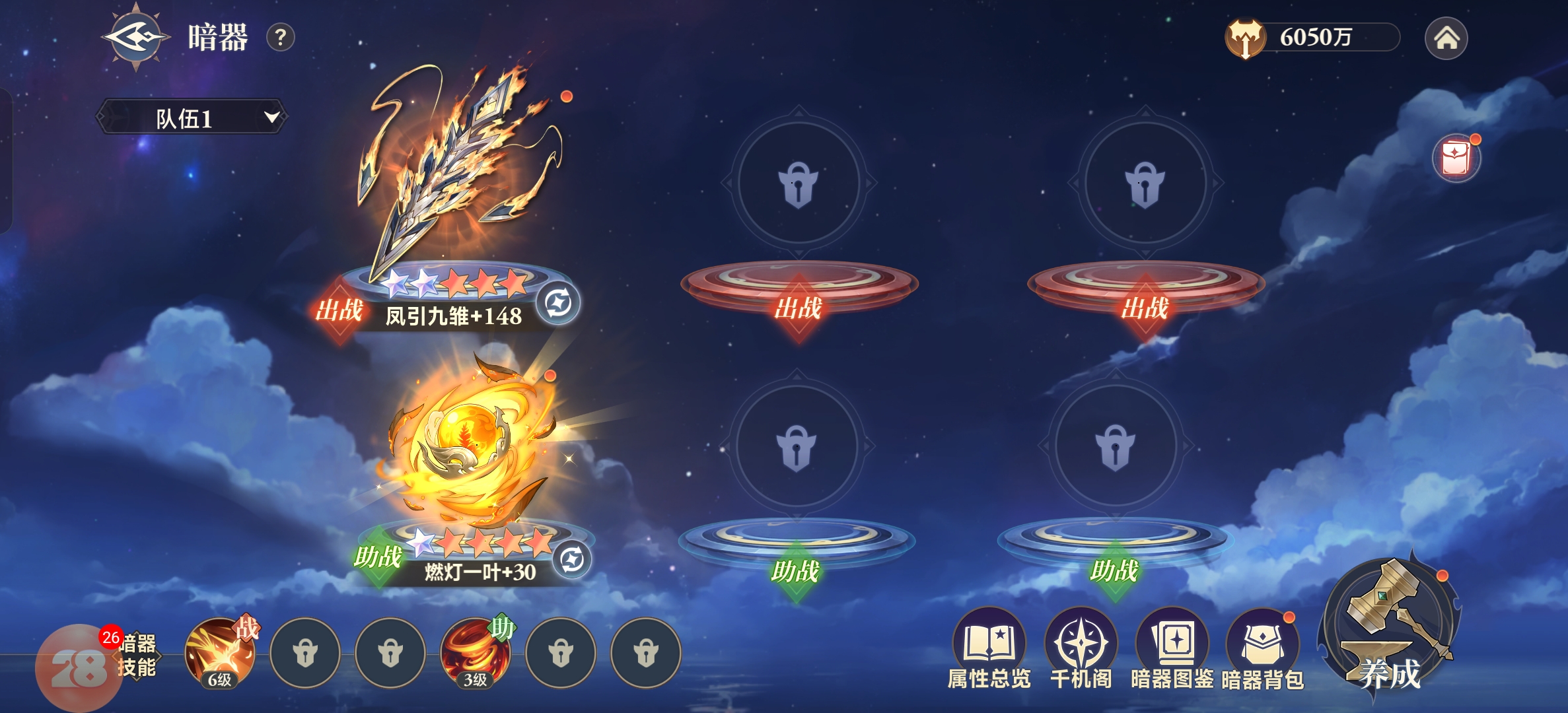Tap the 6050万 power currency display

tap(1314, 38)
